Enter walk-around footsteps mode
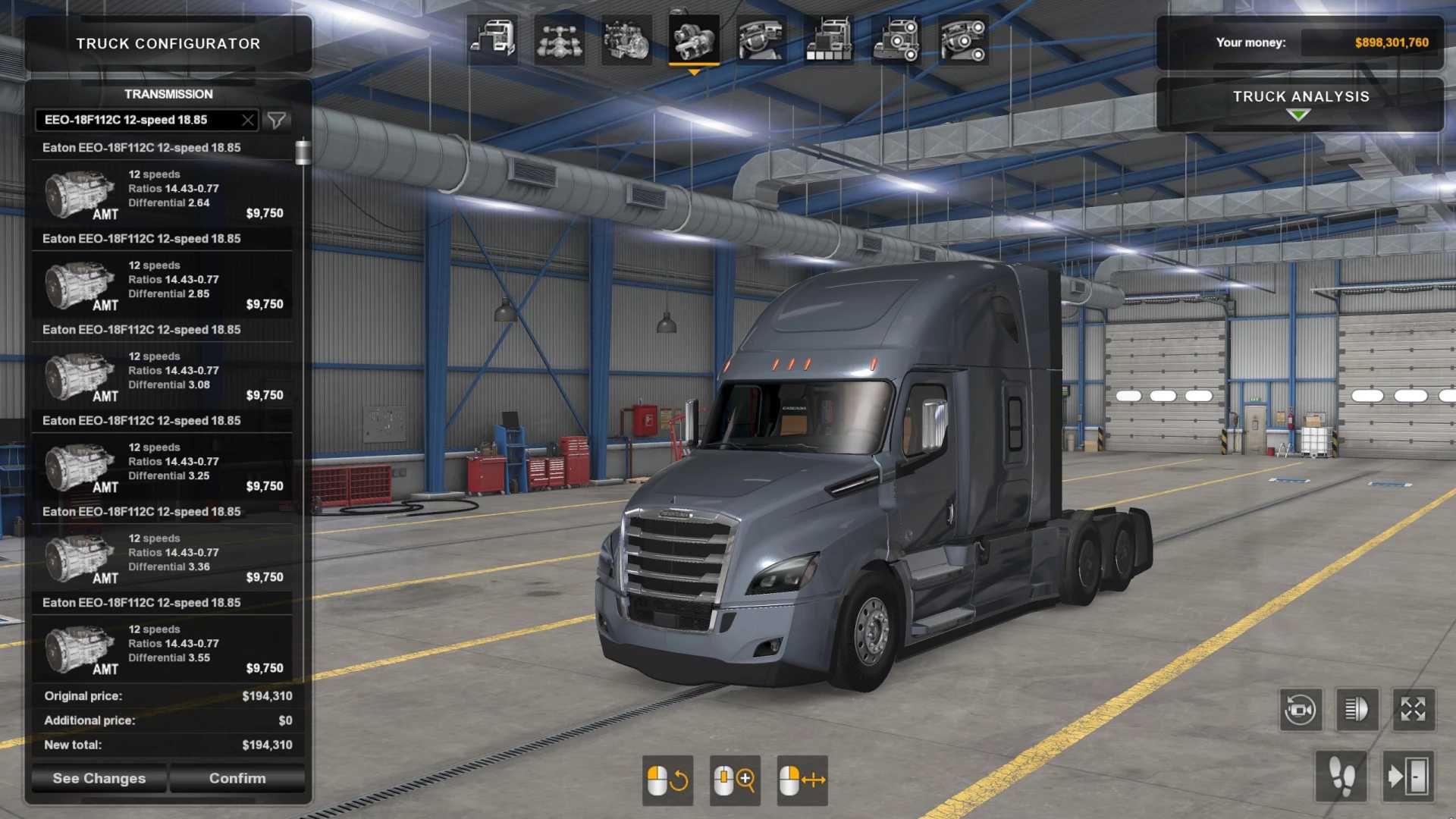Screen dimensions: 1456x819 (1341, 777)
